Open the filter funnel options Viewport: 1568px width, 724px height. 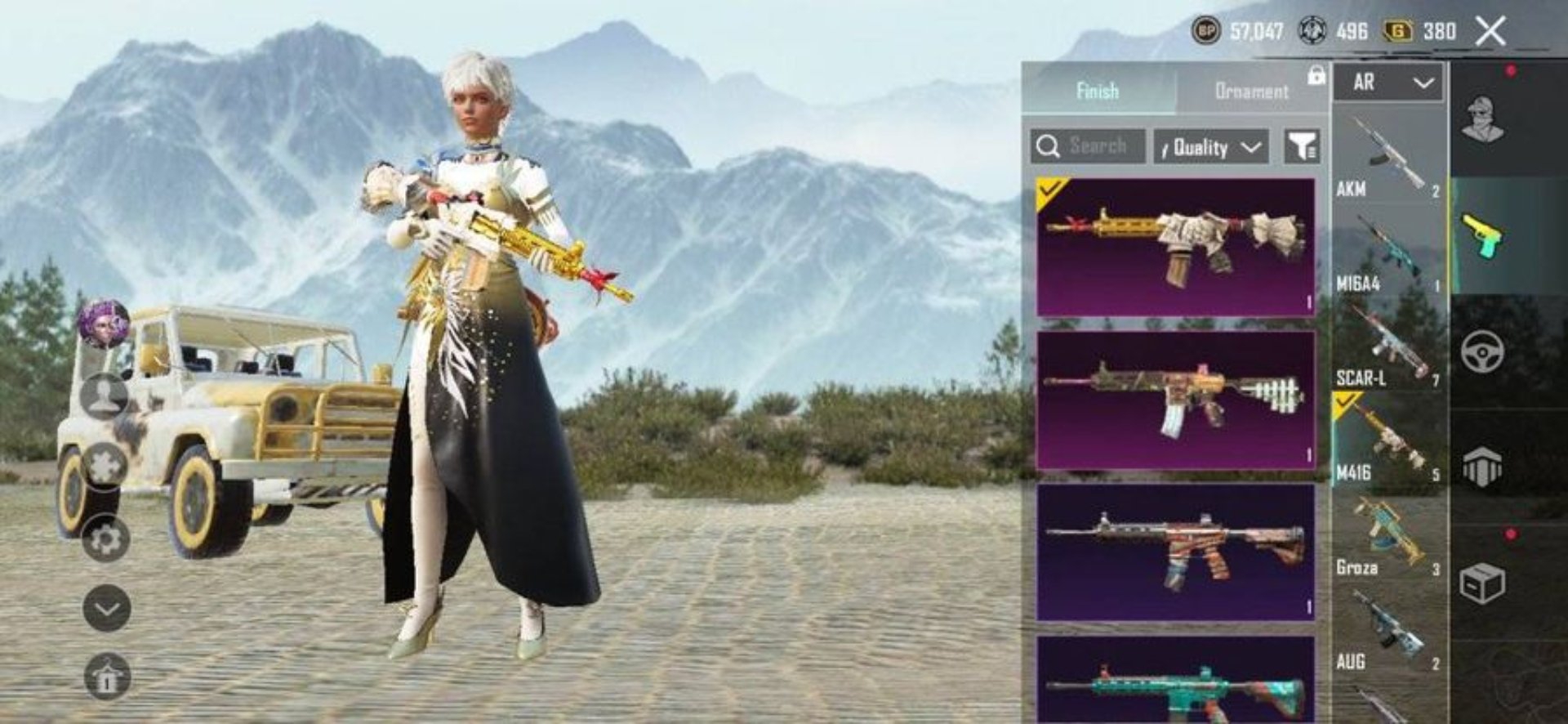point(1302,147)
